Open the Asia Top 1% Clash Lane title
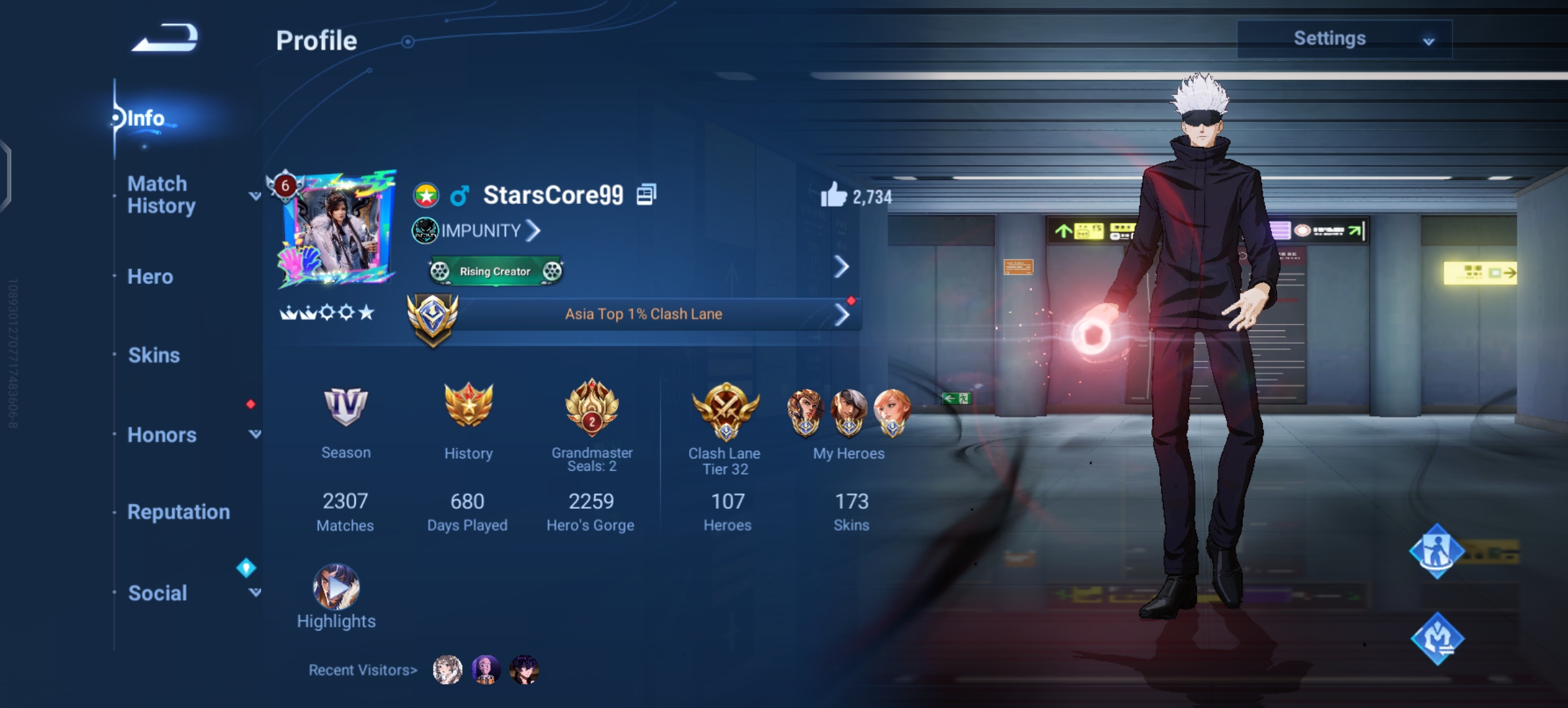 [x=643, y=314]
